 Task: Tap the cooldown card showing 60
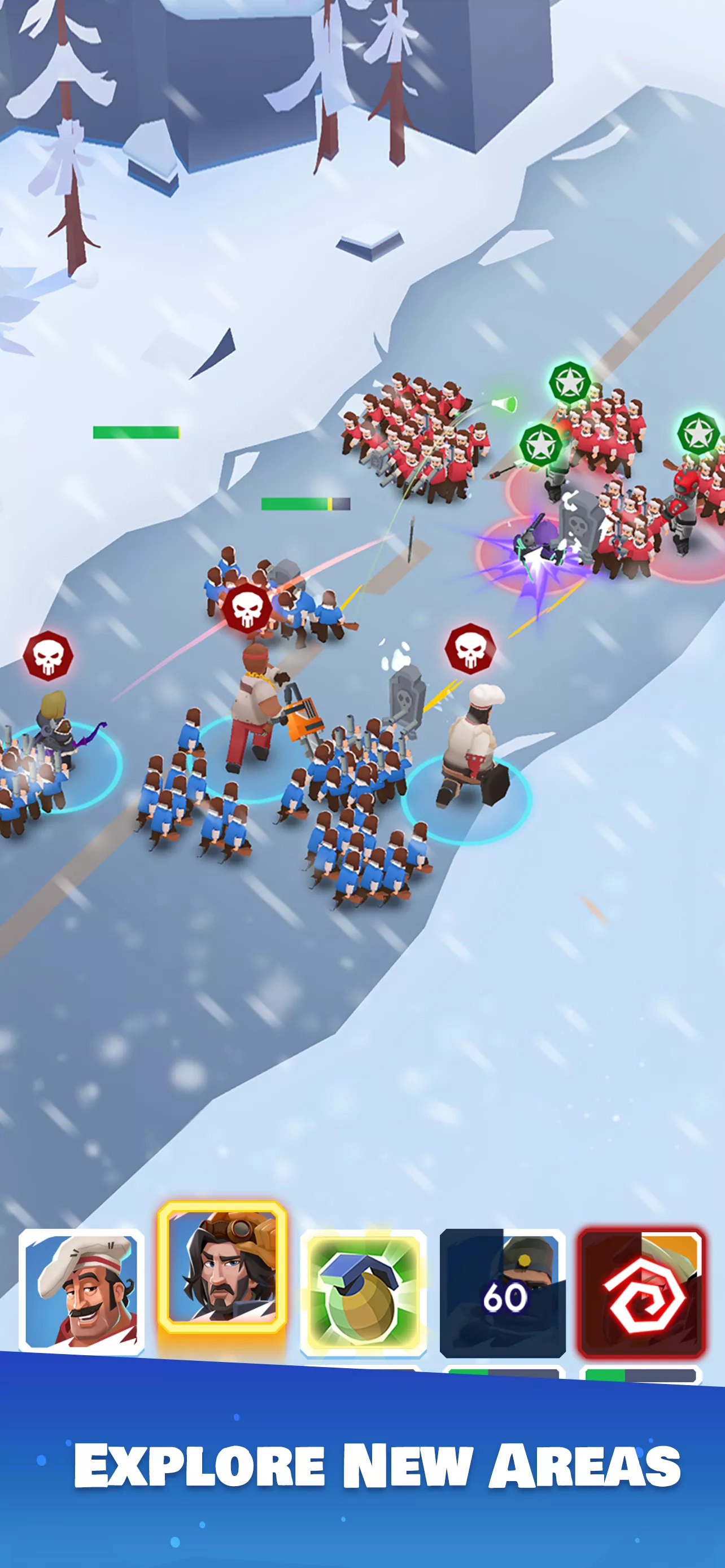pos(503,1293)
